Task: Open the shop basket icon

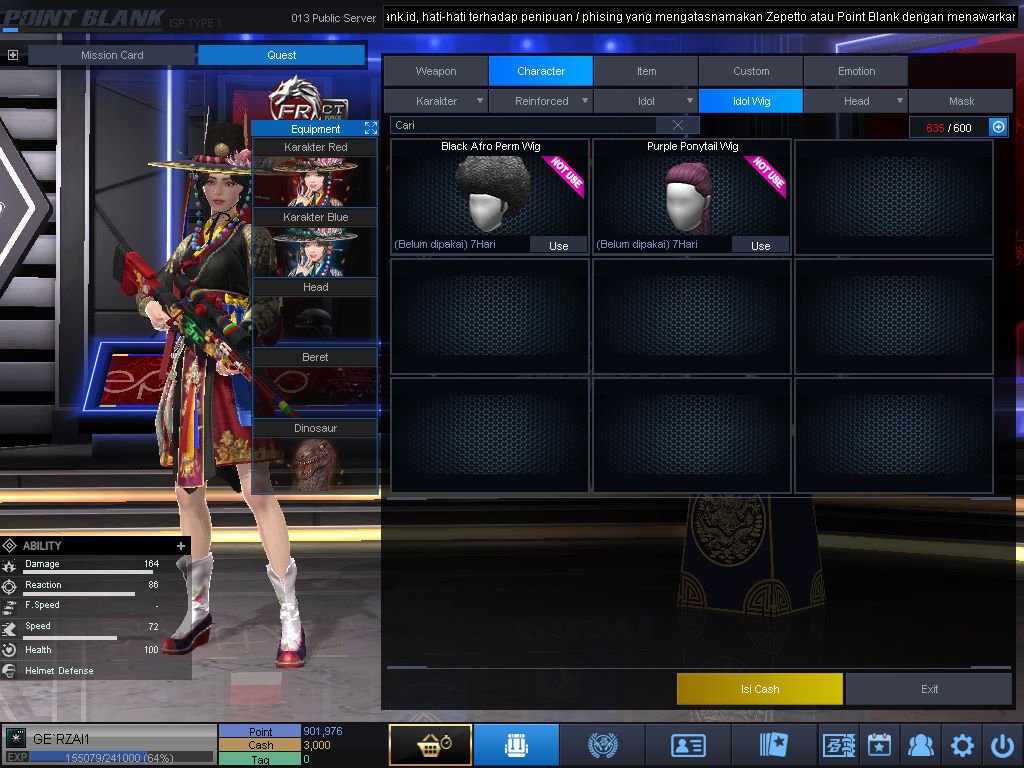Action: coord(430,745)
